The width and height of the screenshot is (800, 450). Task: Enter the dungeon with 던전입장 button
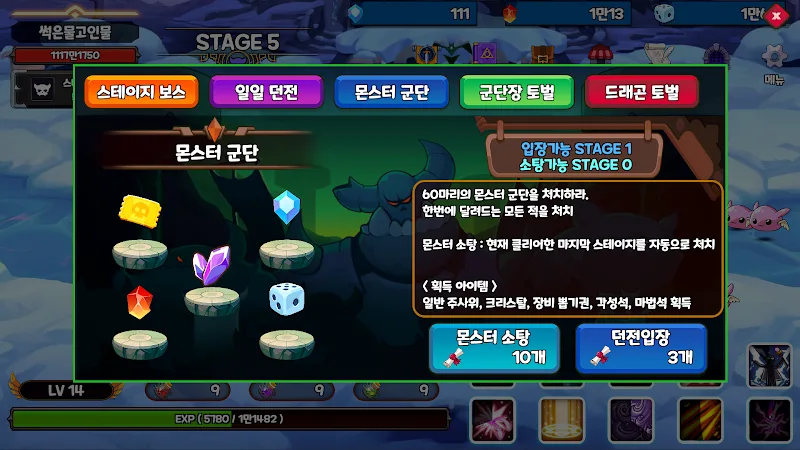642,347
